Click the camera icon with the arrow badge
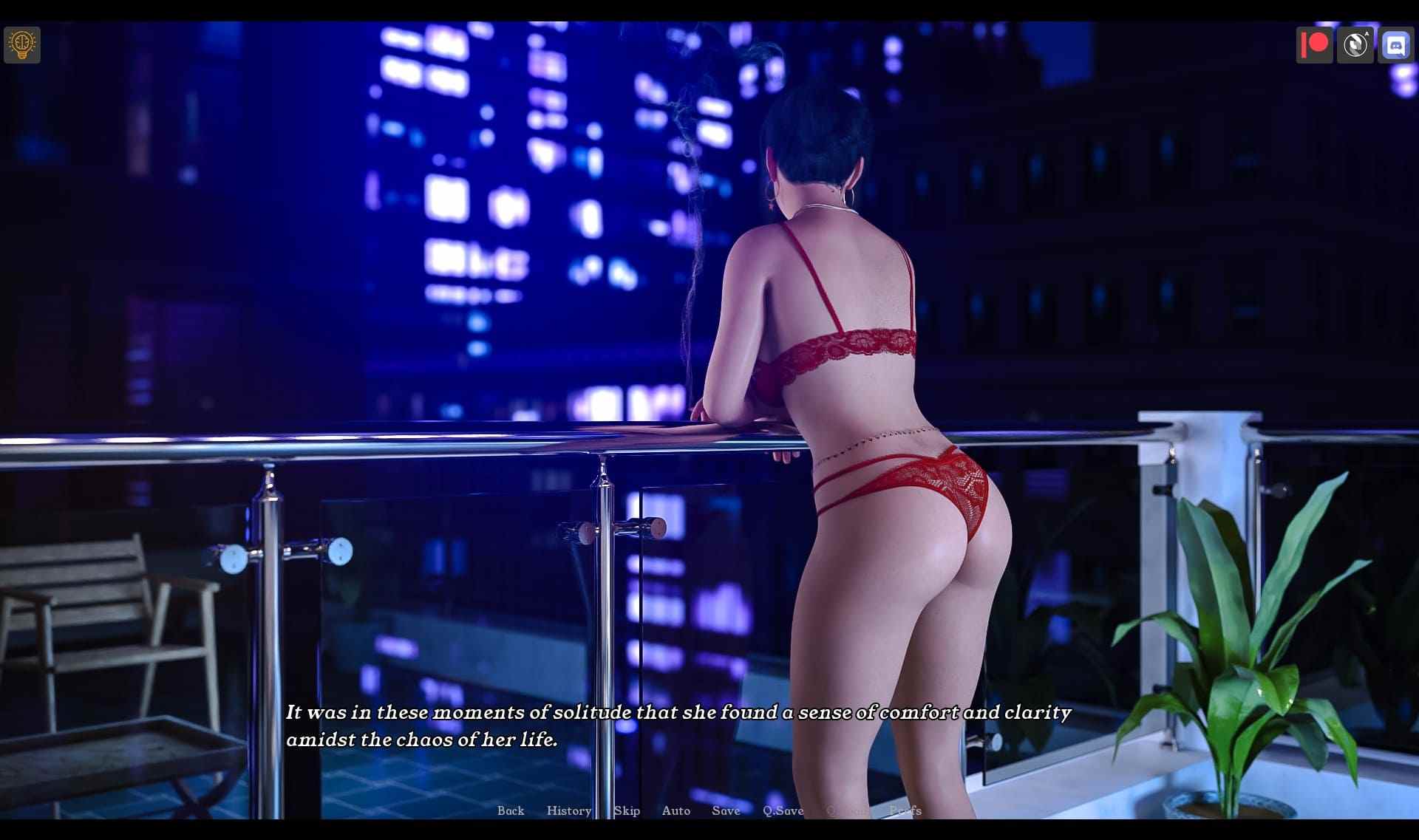This screenshot has height=840, width=1419. [x=1356, y=44]
